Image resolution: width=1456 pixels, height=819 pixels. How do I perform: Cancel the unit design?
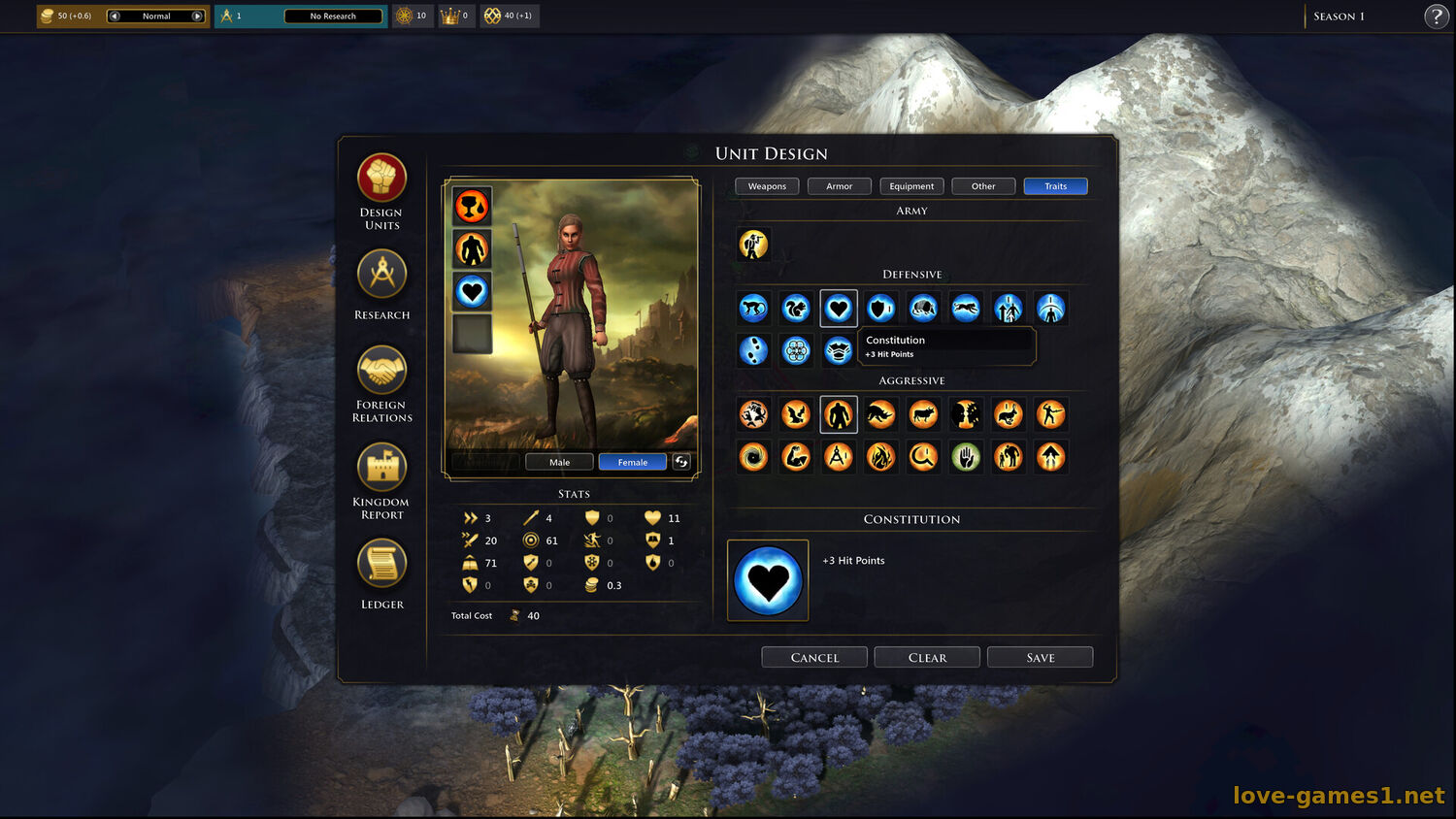[x=814, y=657]
